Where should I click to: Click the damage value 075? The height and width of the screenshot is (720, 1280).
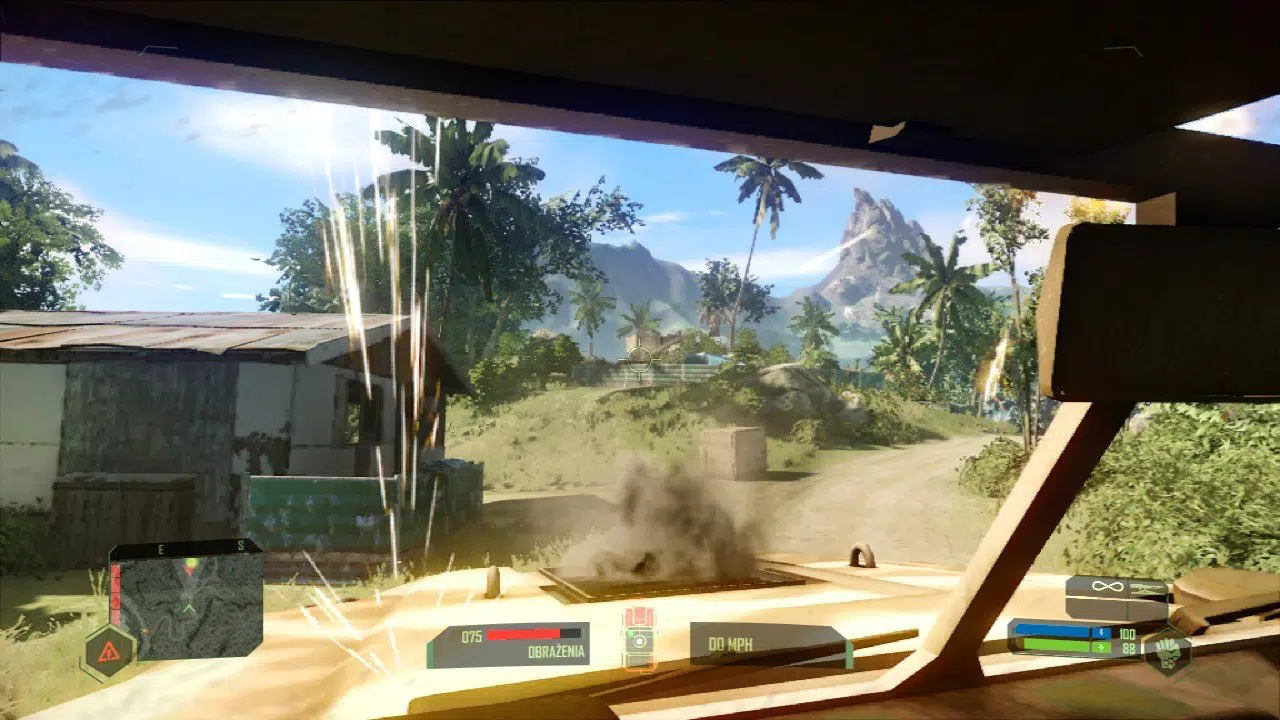(x=470, y=636)
